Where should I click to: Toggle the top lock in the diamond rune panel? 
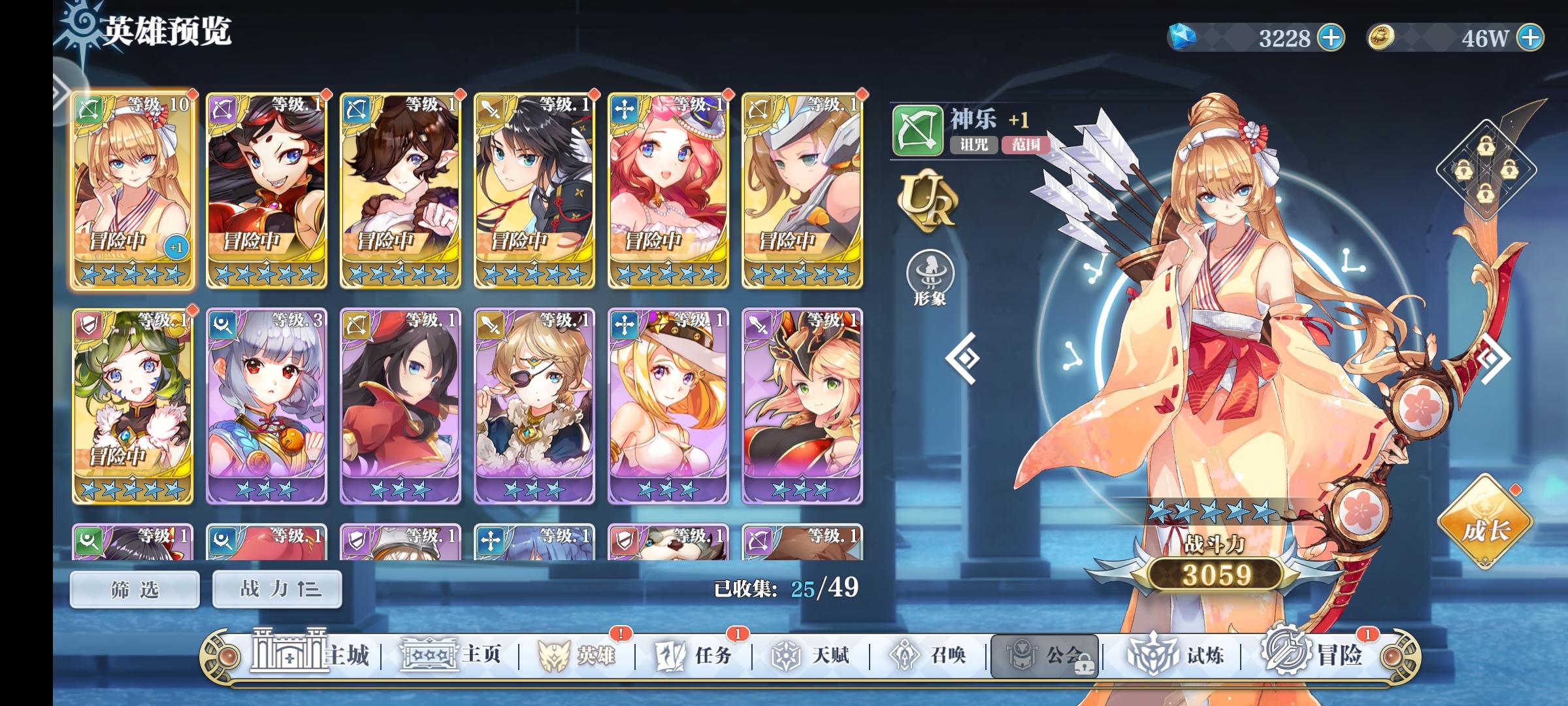pyautogui.click(x=1486, y=145)
